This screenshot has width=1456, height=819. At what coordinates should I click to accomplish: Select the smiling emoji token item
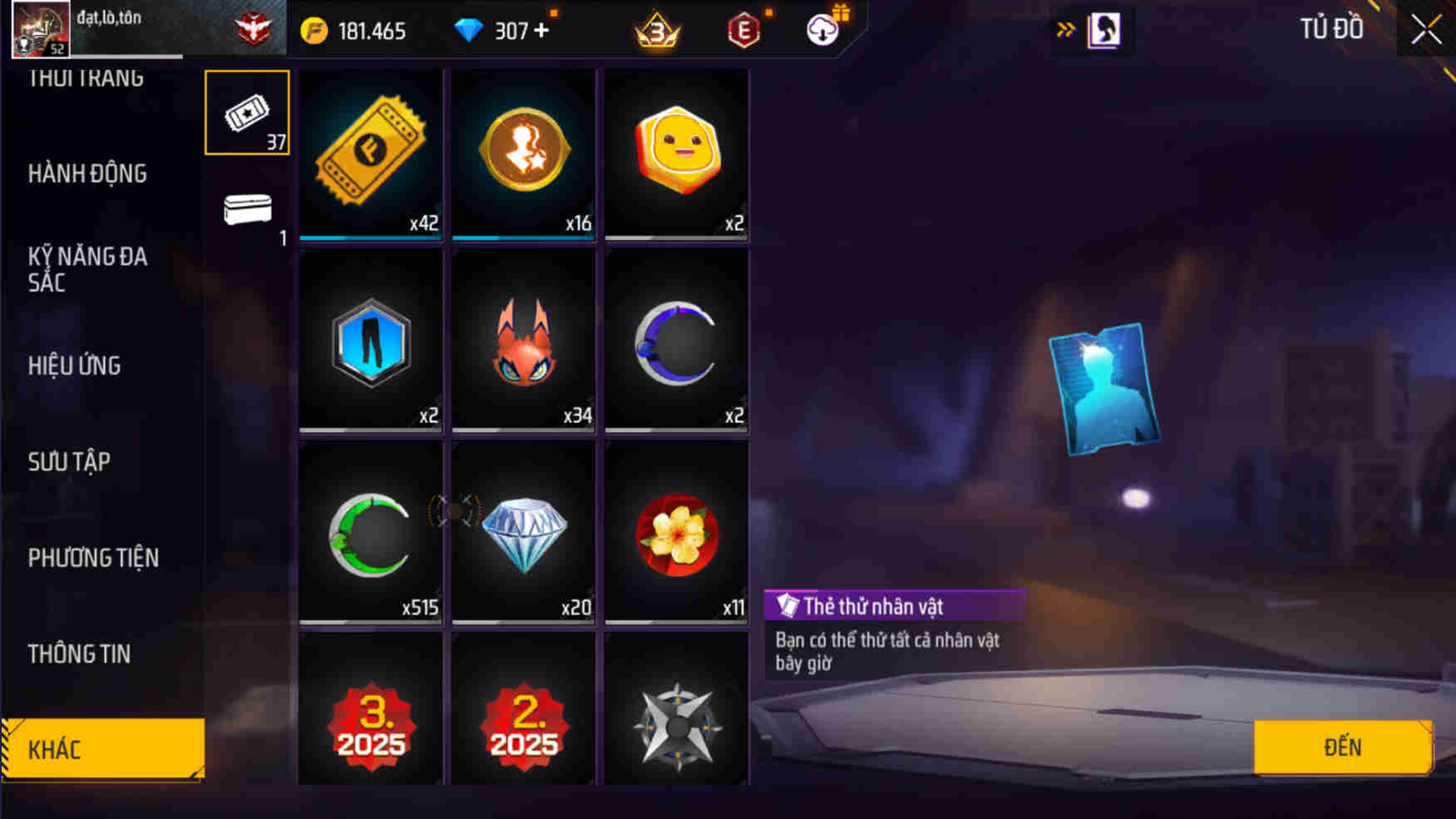[x=677, y=154]
